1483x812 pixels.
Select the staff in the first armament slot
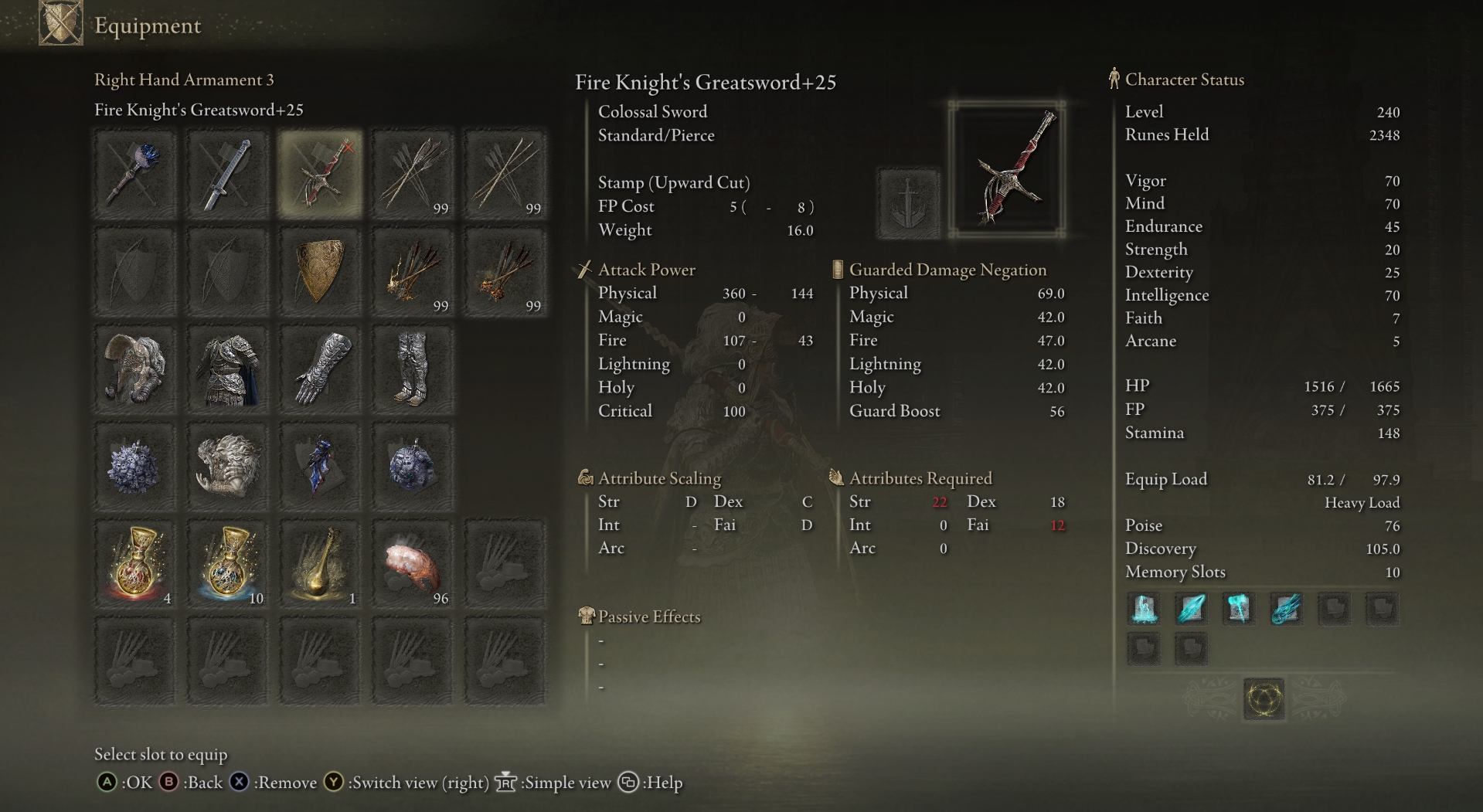point(135,174)
